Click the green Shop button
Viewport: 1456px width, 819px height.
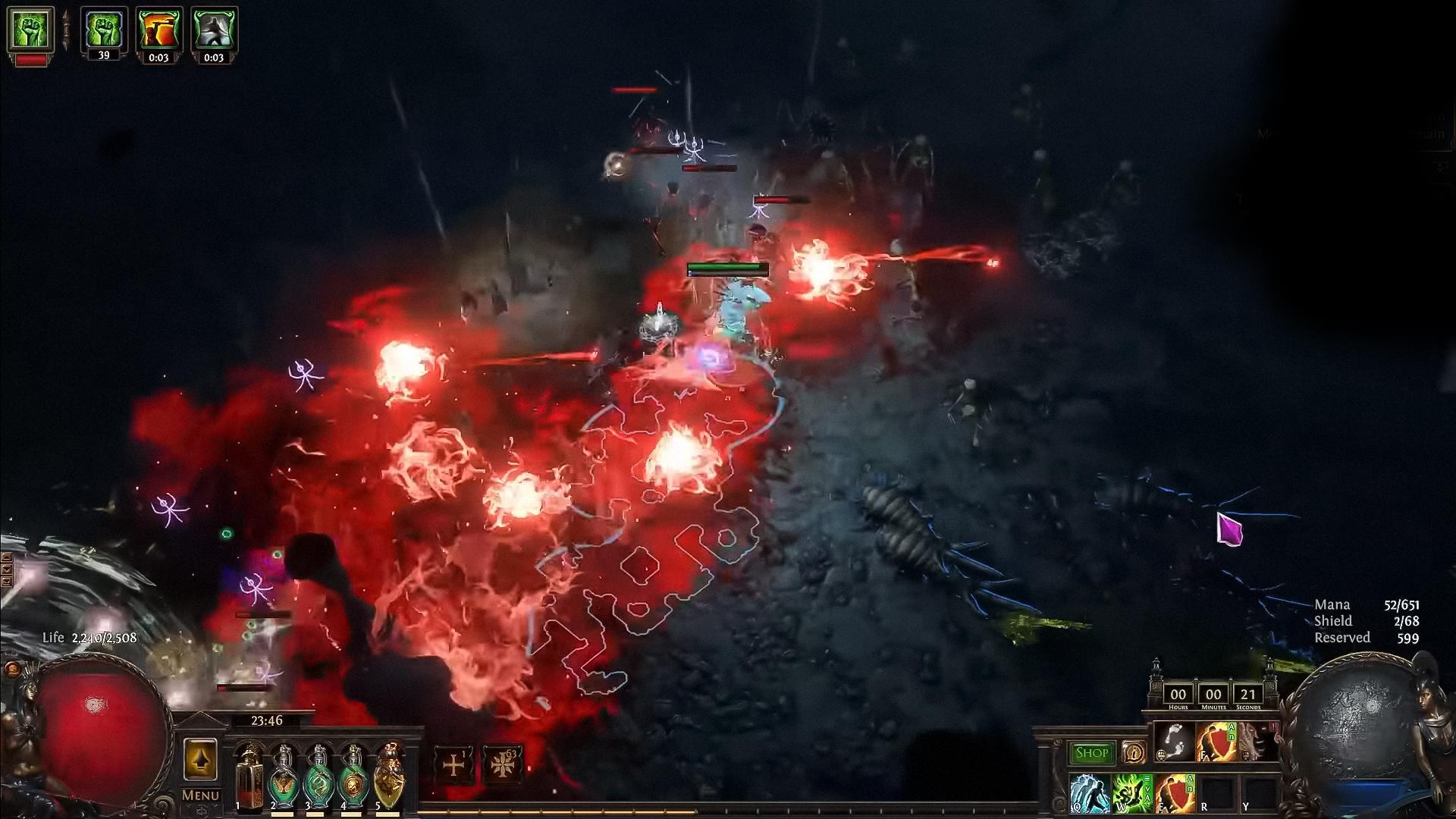point(1092,754)
